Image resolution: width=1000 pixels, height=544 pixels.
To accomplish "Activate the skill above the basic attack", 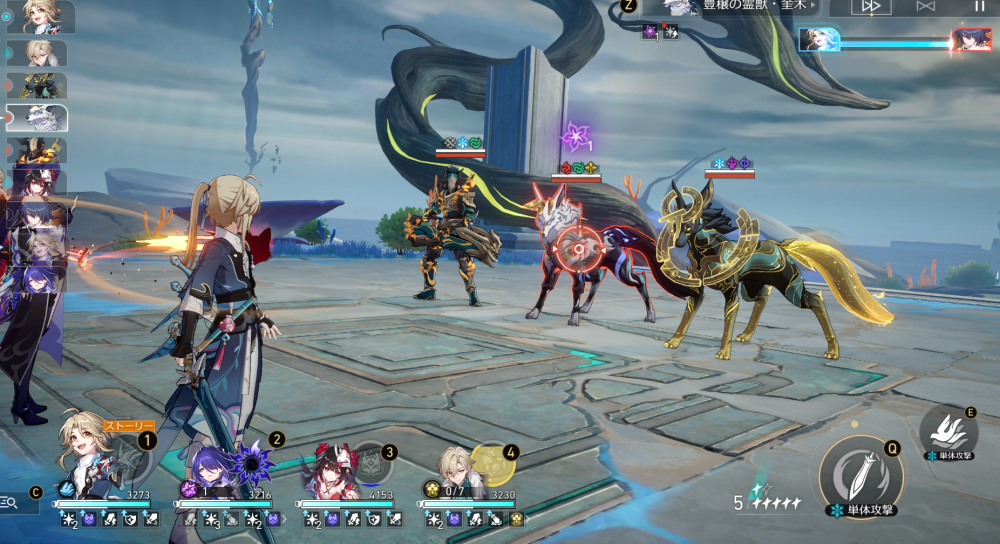I will pos(948,429).
